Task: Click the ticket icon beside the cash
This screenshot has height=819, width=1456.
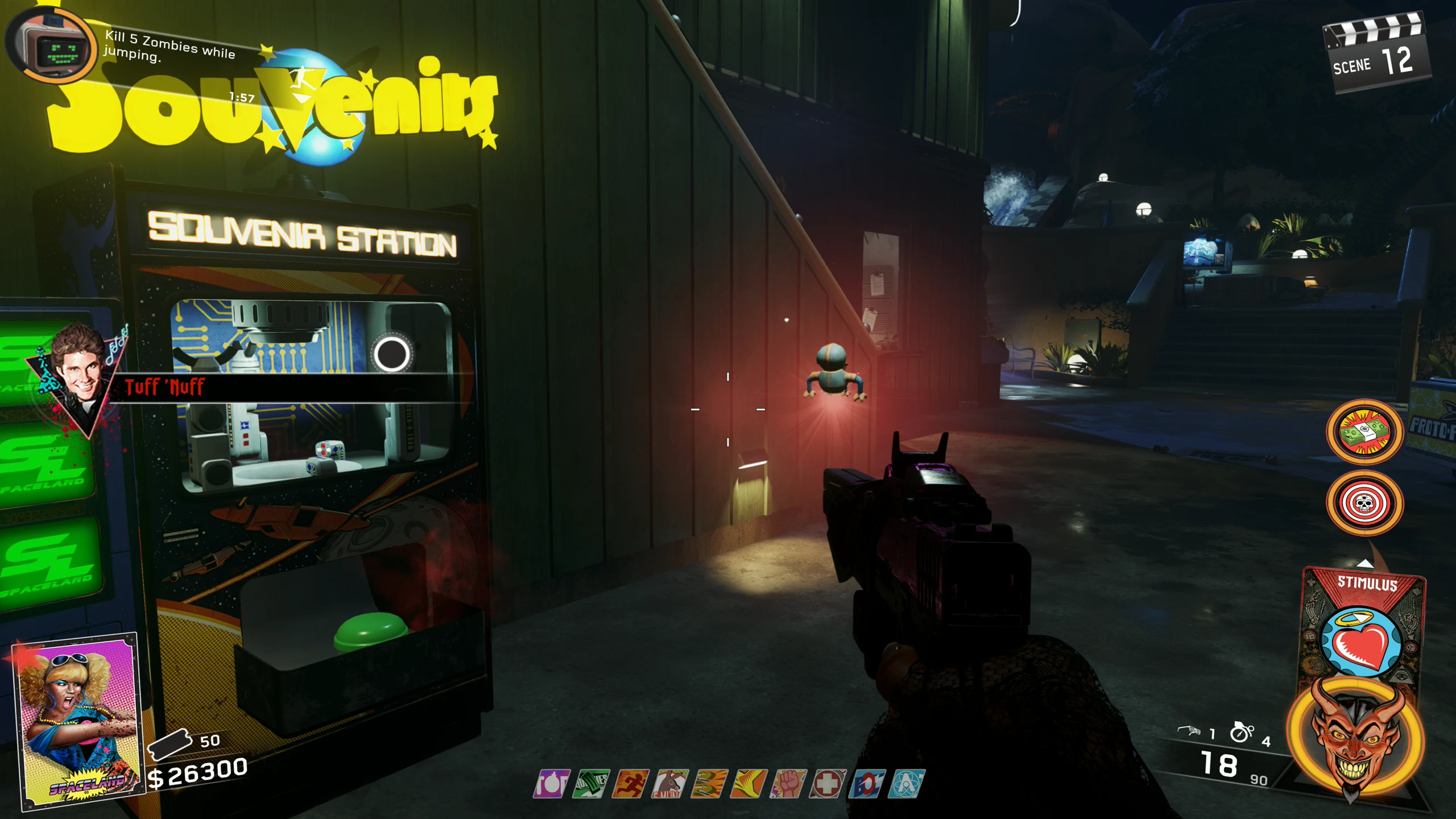Action: pos(169,744)
